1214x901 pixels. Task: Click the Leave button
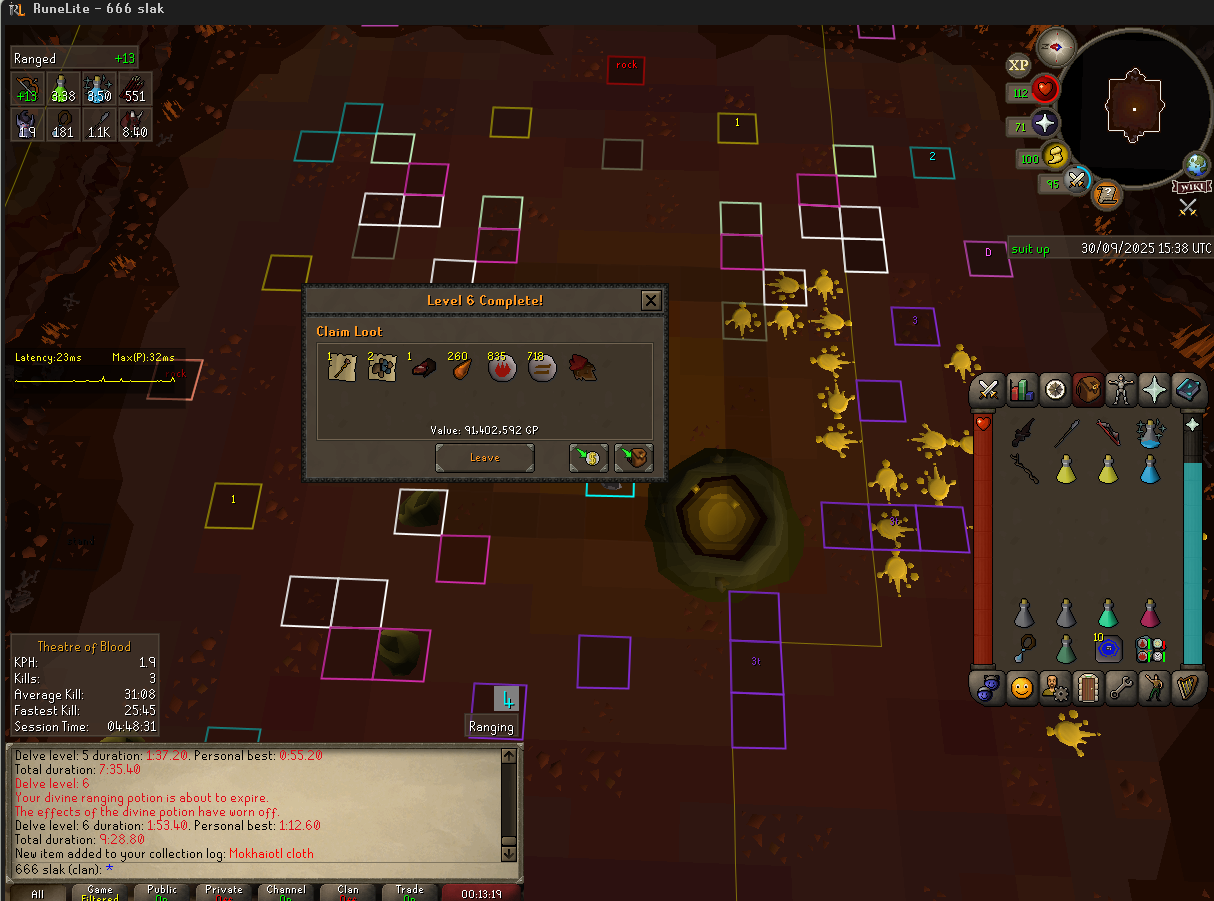(485, 458)
